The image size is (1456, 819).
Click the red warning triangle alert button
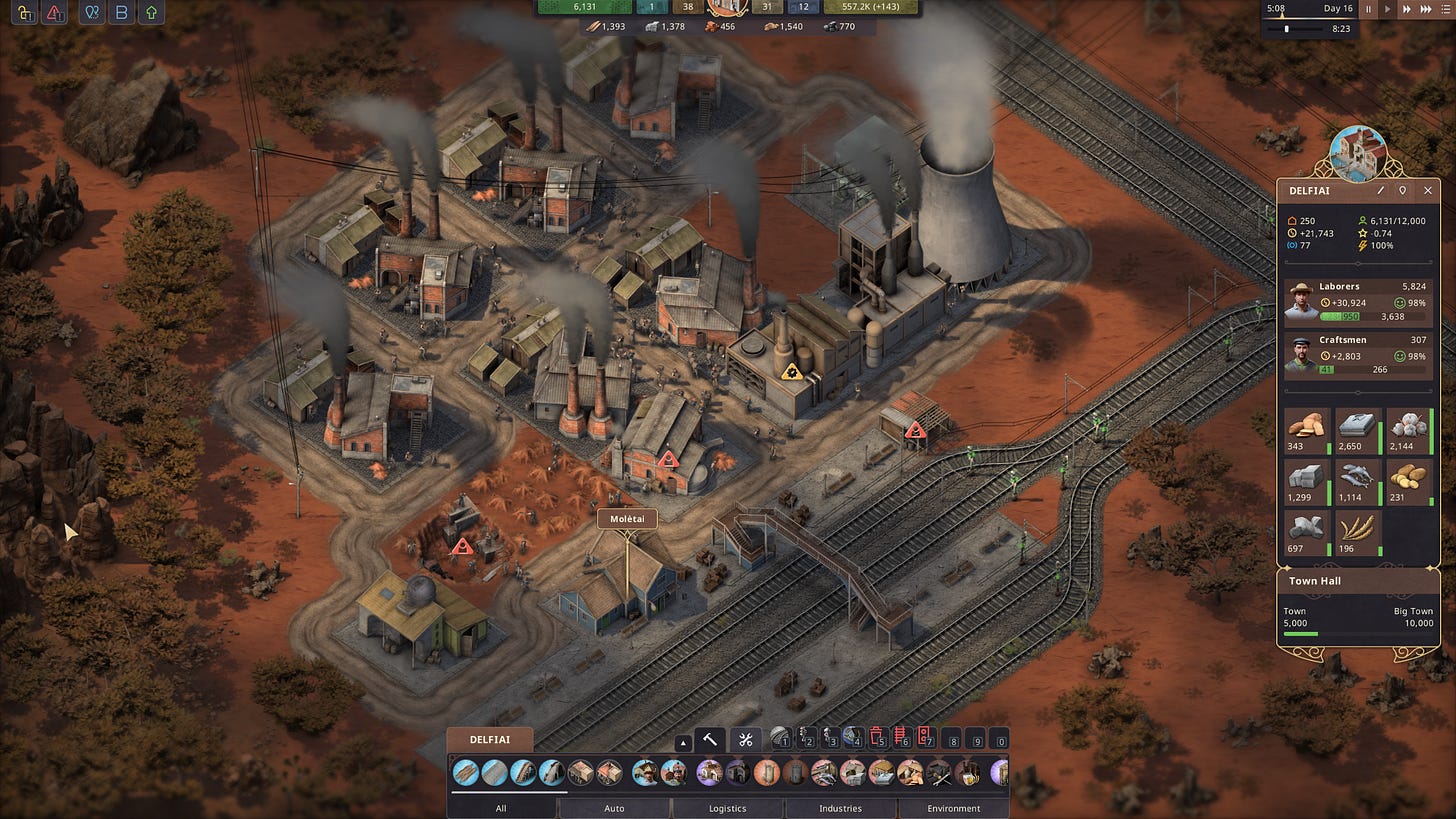tap(56, 13)
